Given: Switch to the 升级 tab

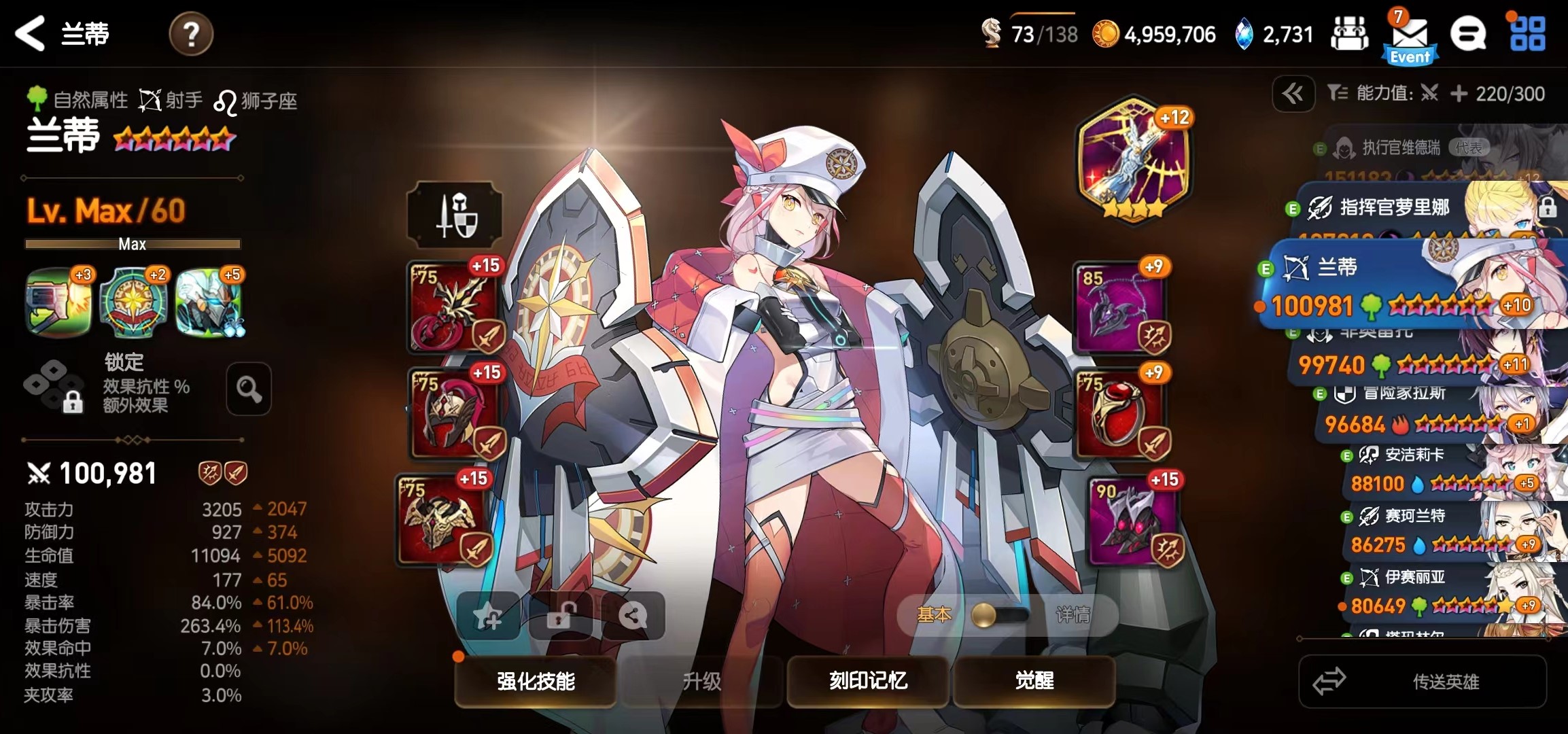Looking at the screenshot, I should (701, 682).
